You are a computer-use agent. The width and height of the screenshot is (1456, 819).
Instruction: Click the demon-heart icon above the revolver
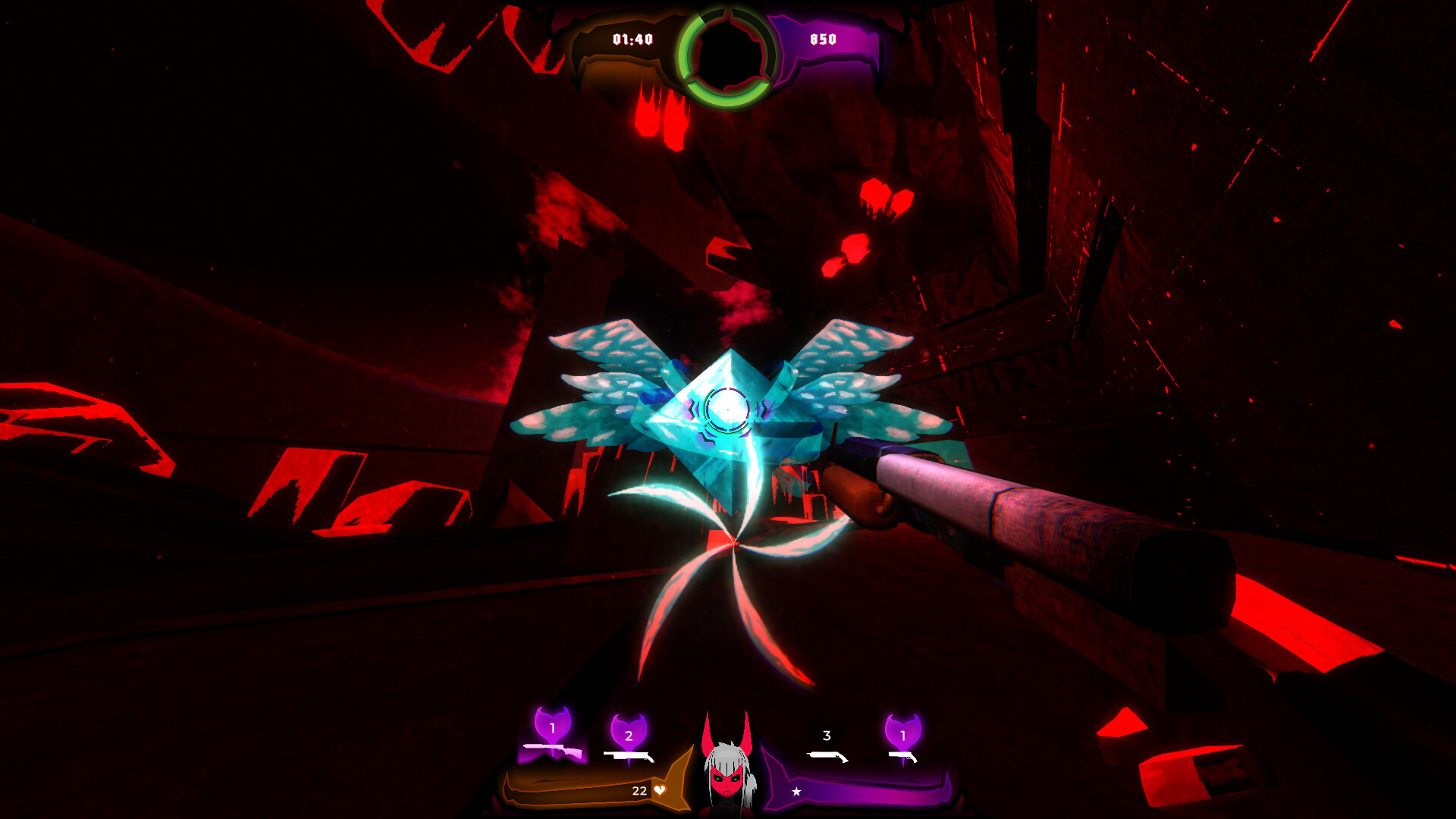[x=902, y=732]
